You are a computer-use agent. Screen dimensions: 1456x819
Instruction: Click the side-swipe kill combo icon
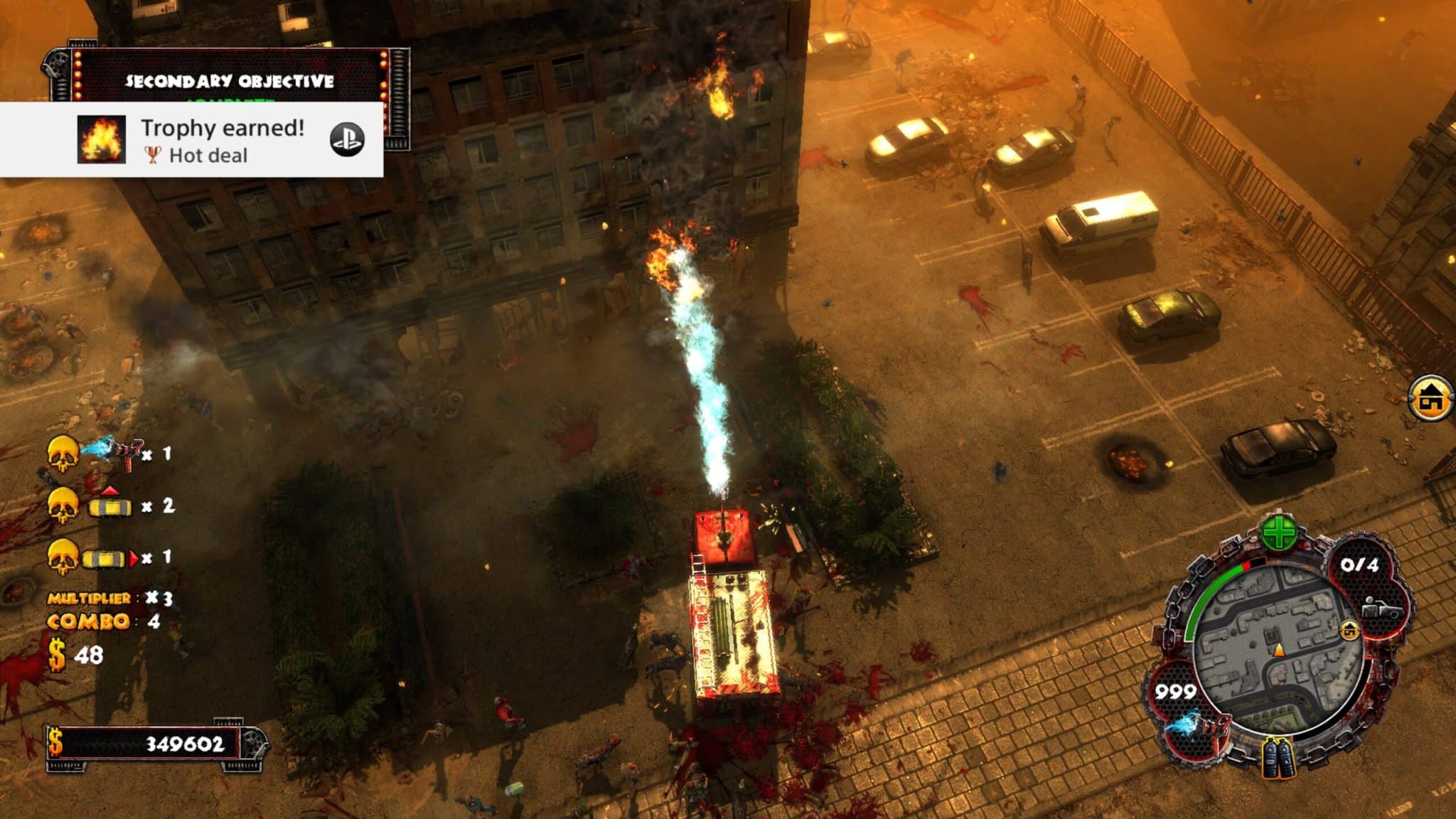click(x=110, y=558)
